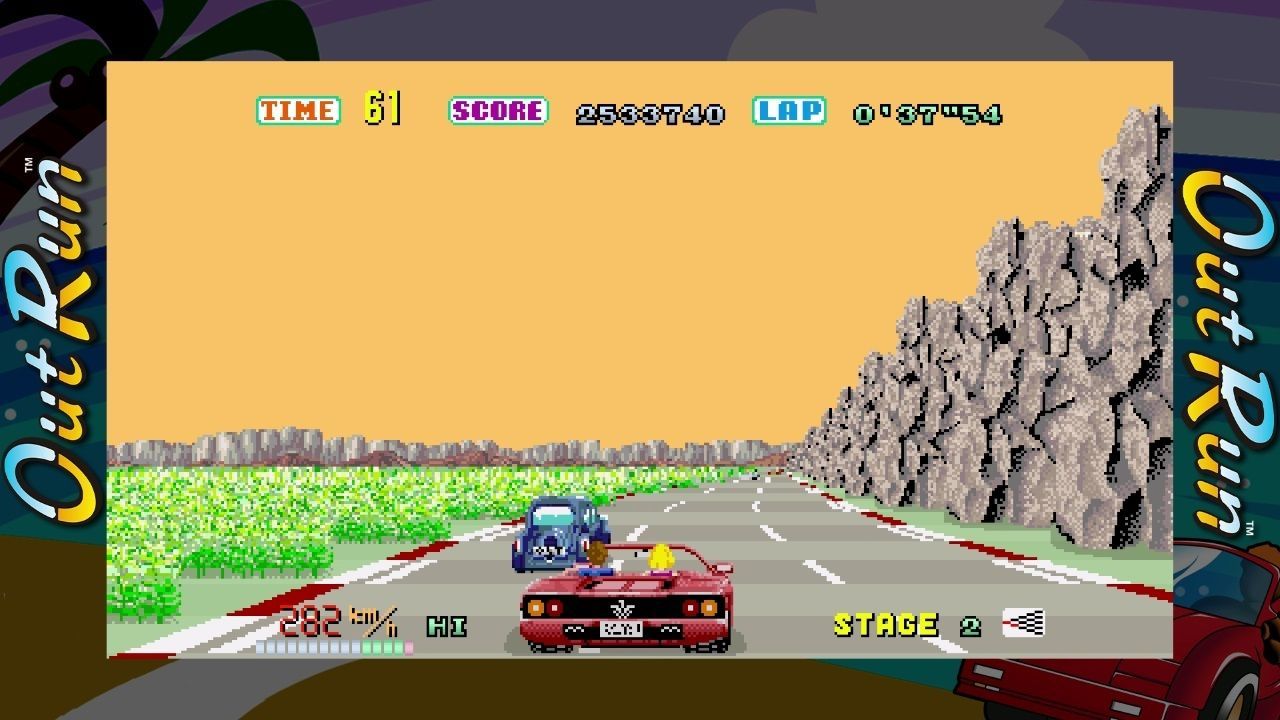
Task: Toggle the LAP label in the HUD
Action: coord(789,109)
